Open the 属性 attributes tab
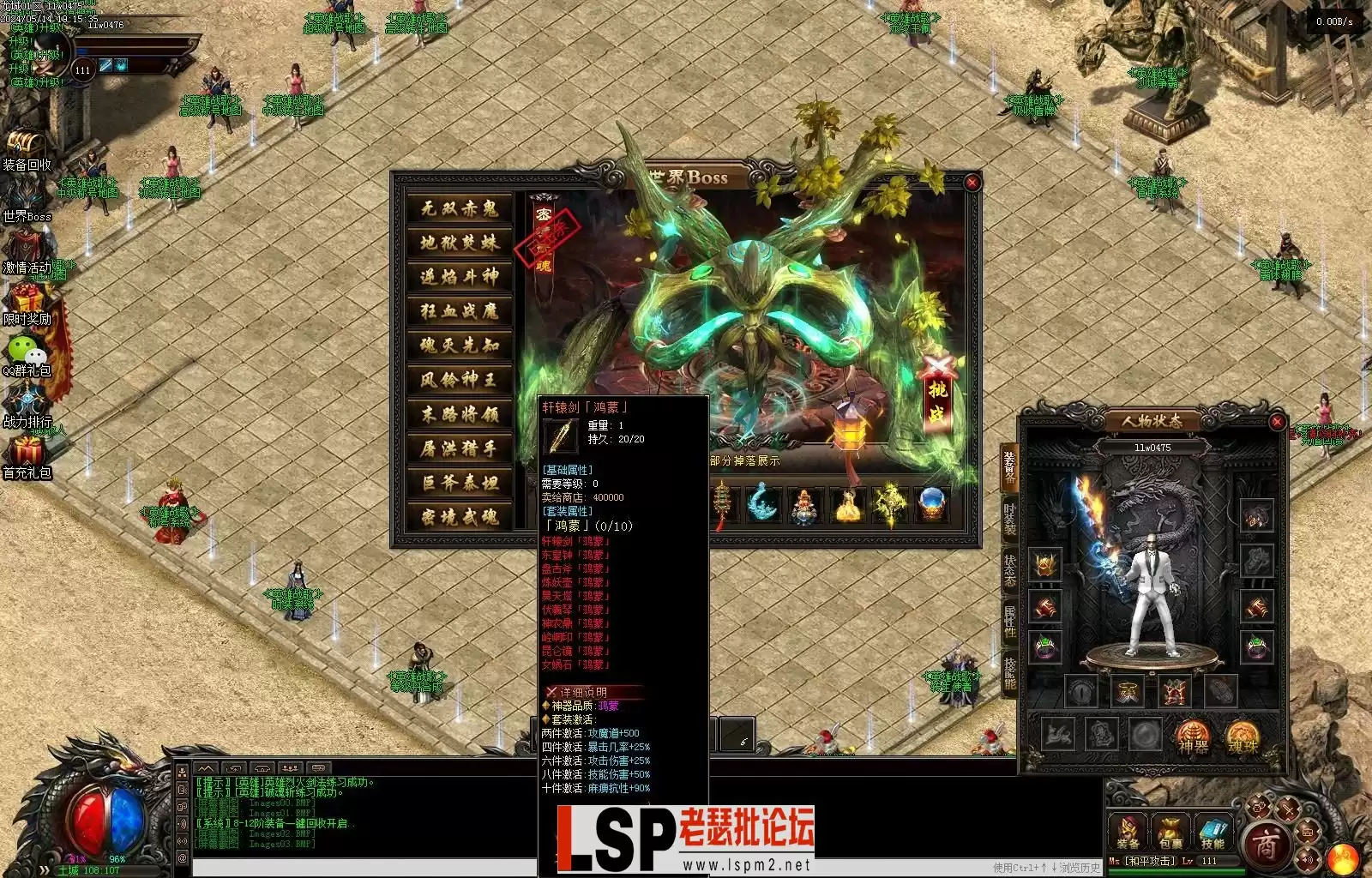 [1010, 622]
